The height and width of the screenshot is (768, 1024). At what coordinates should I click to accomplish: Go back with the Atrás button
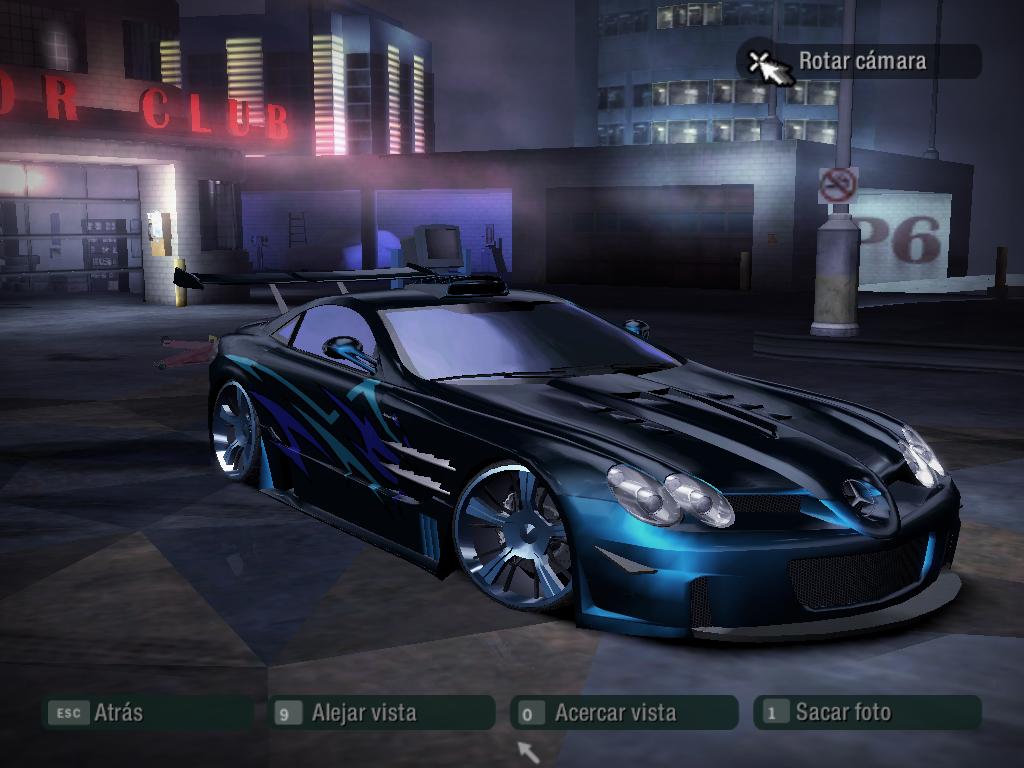pyautogui.click(x=146, y=713)
